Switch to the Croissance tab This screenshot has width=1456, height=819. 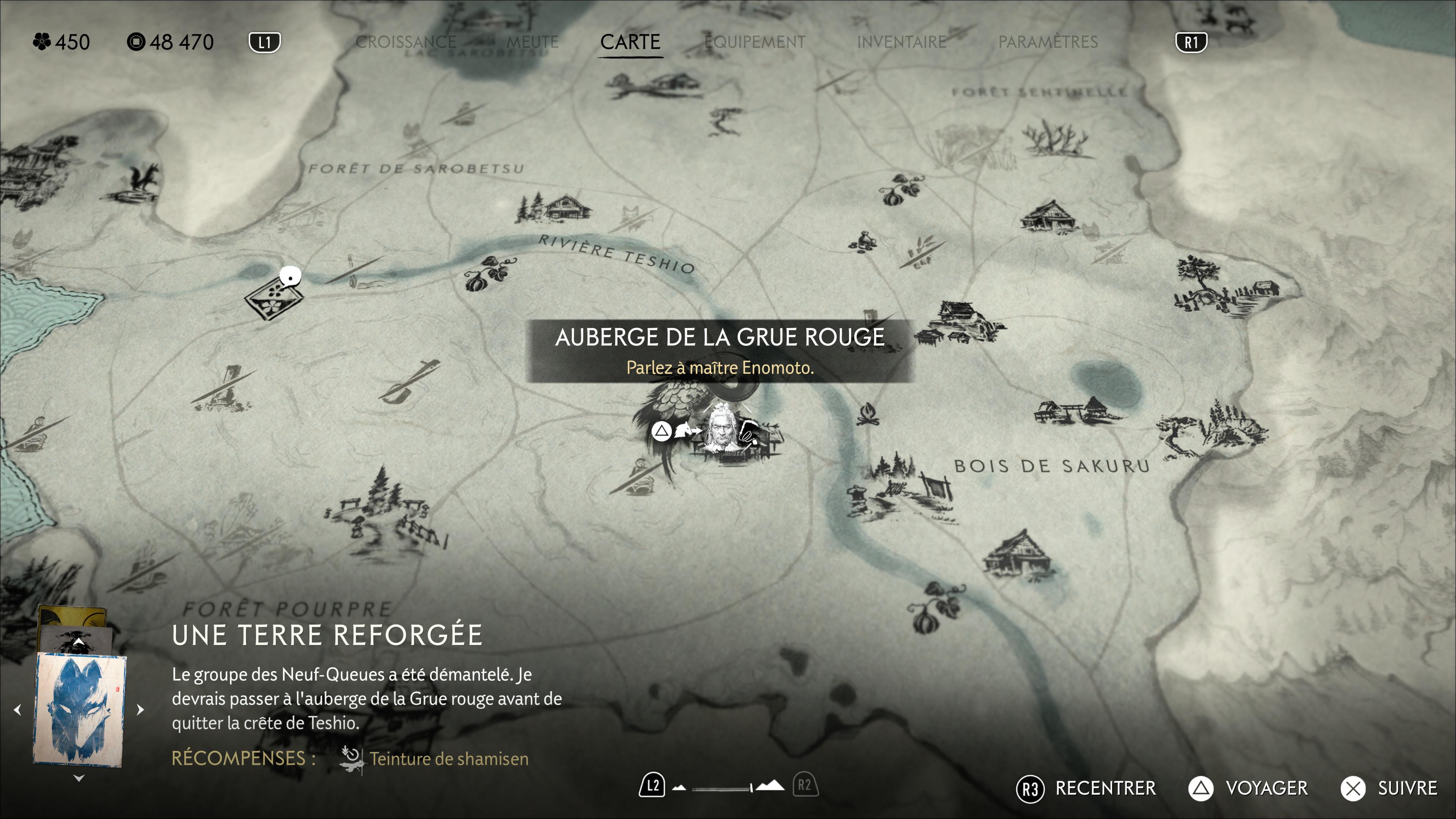(x=405, y=42)
